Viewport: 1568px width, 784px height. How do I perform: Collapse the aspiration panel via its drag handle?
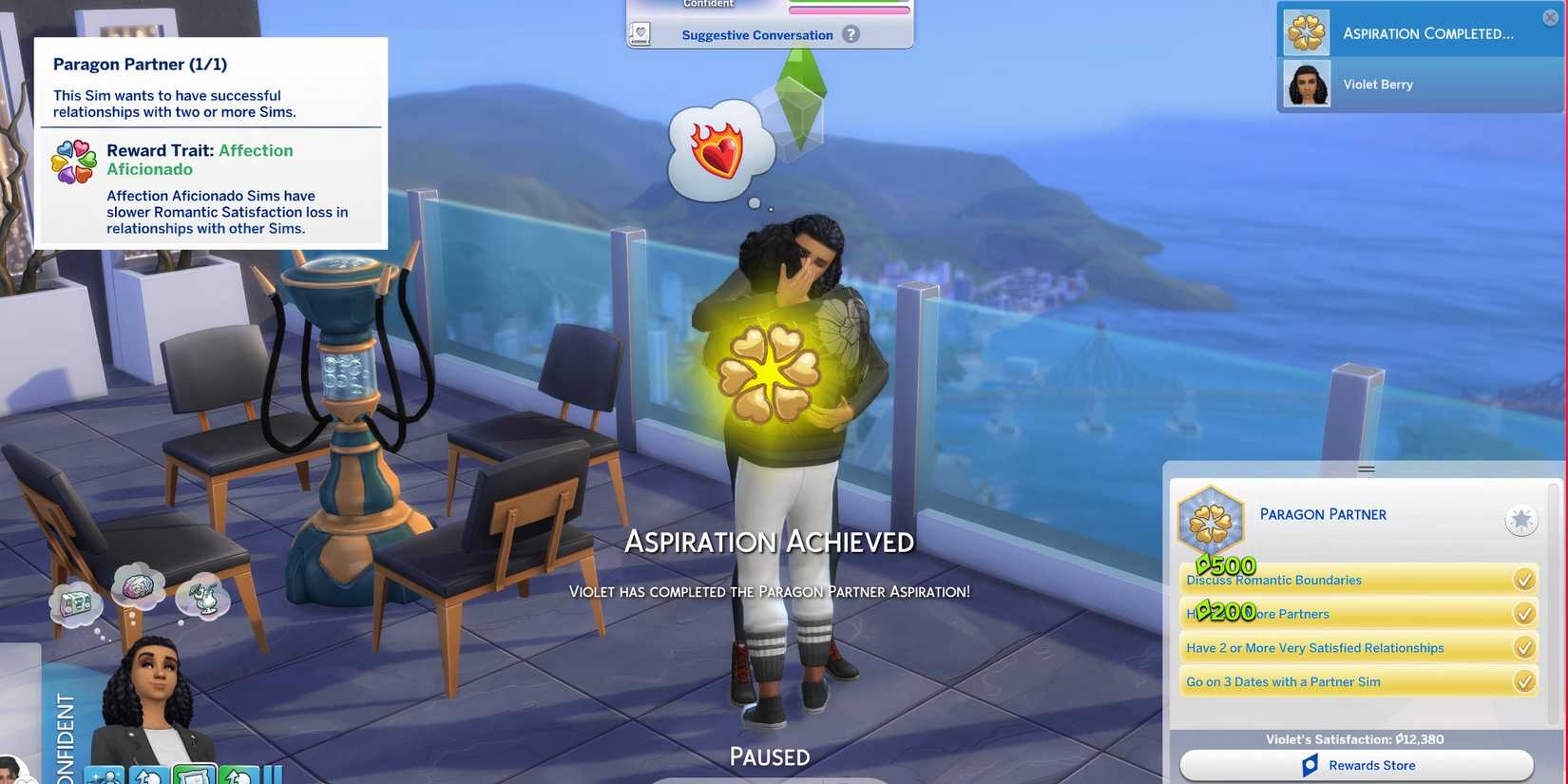tap(1366, 468)
